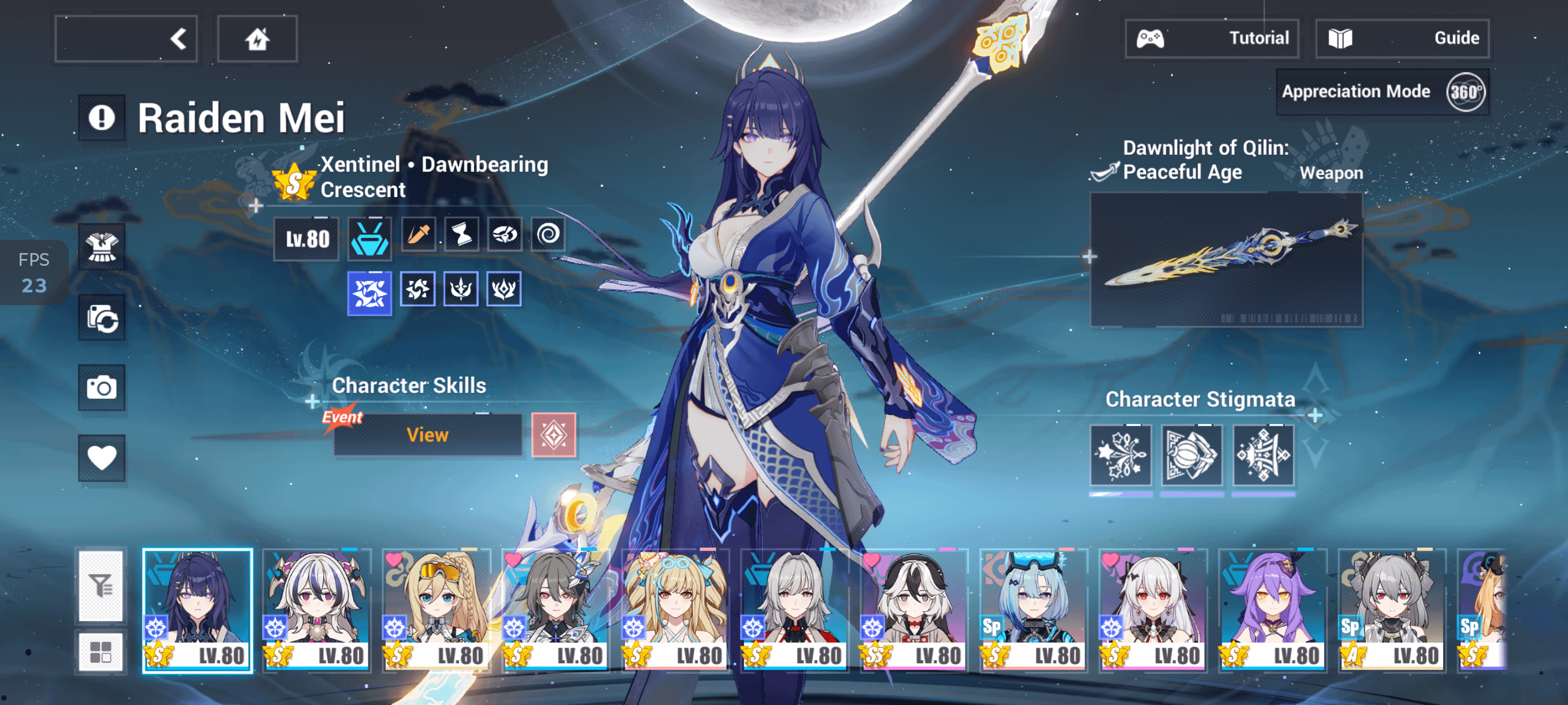Mark Raiden Mei as favorite with heart

(x=102, y=458)
